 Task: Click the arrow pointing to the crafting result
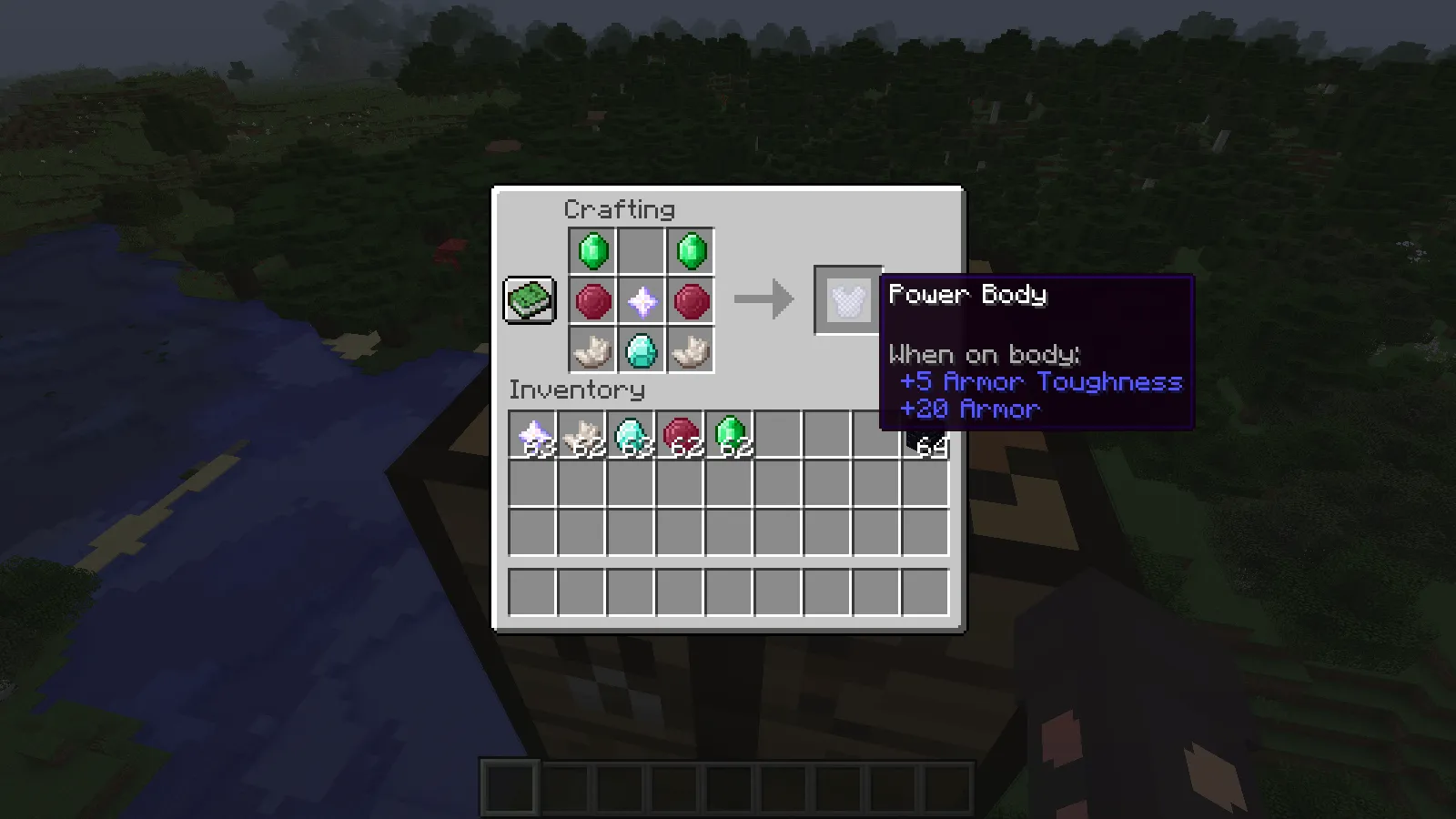pyautogui.click(x=764, y=299)
